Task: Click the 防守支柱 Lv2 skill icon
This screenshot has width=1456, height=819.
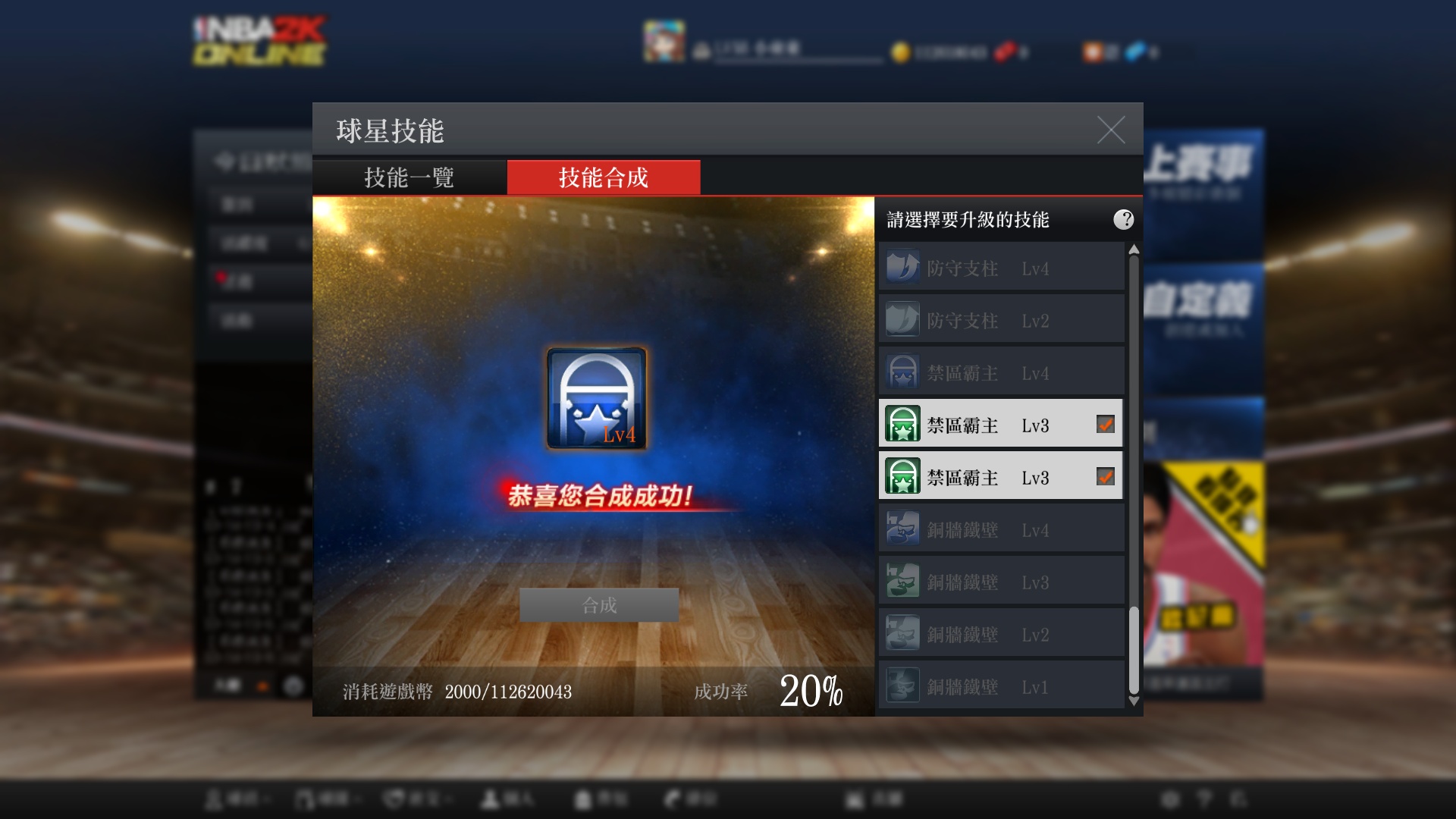Action: click(x=902, y=319)
